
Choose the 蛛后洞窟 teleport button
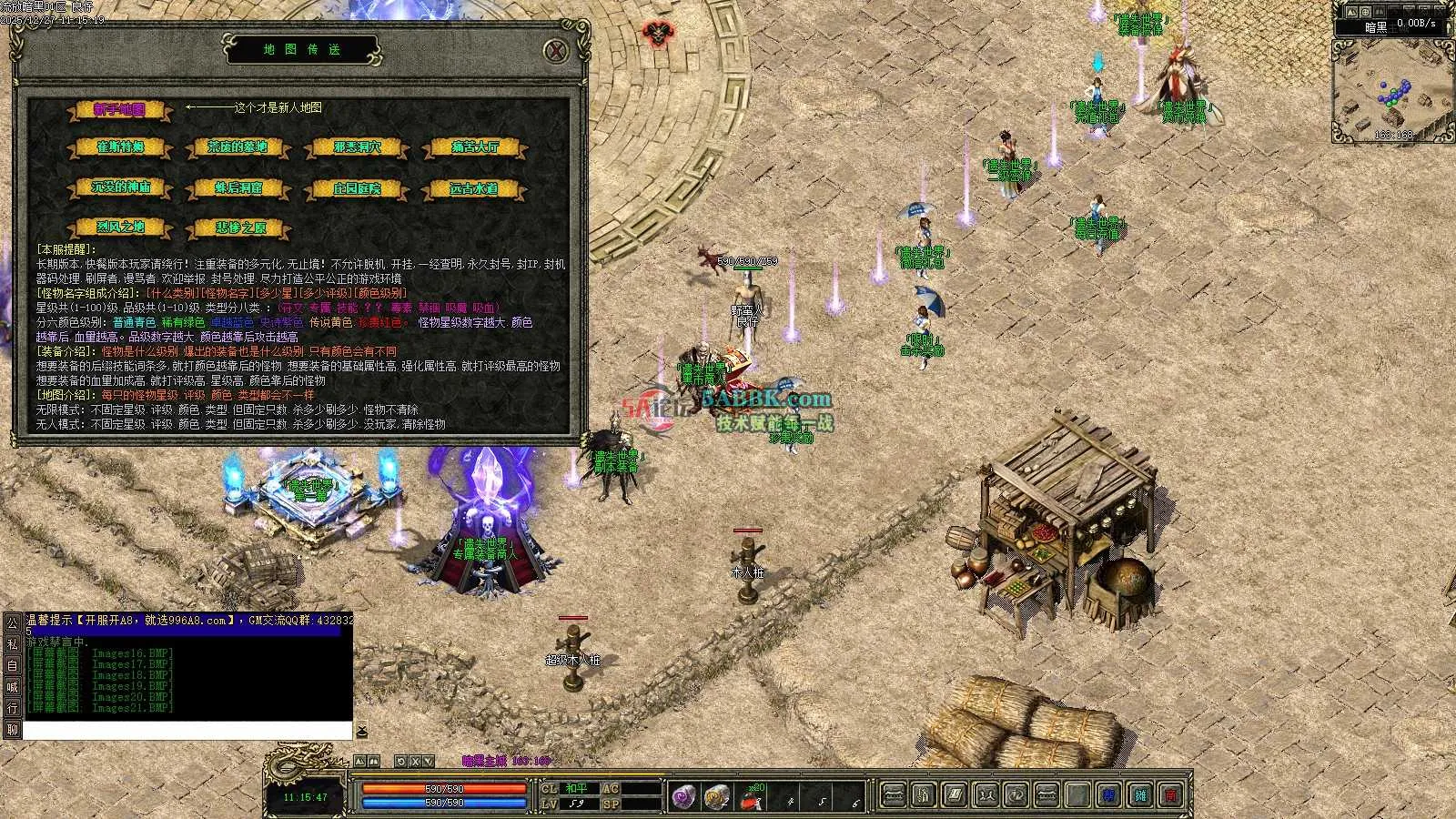[238, 188]
